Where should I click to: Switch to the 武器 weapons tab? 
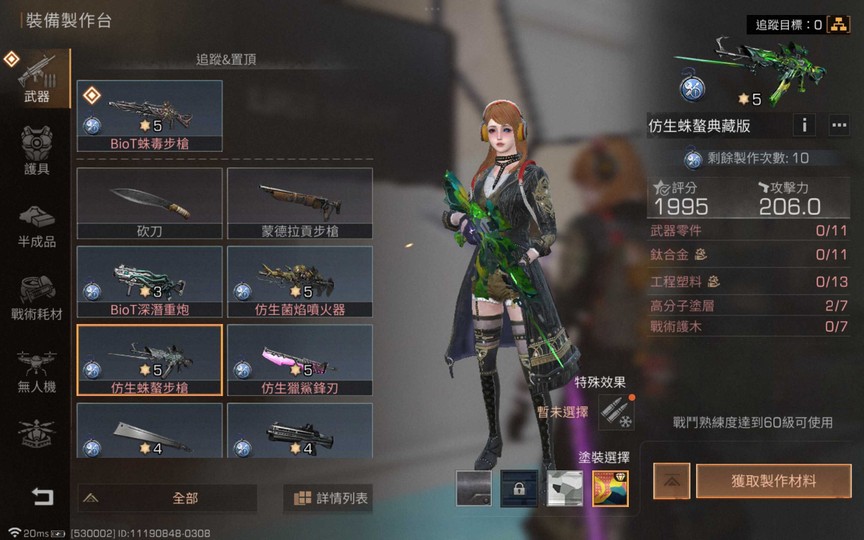[36, 78]
